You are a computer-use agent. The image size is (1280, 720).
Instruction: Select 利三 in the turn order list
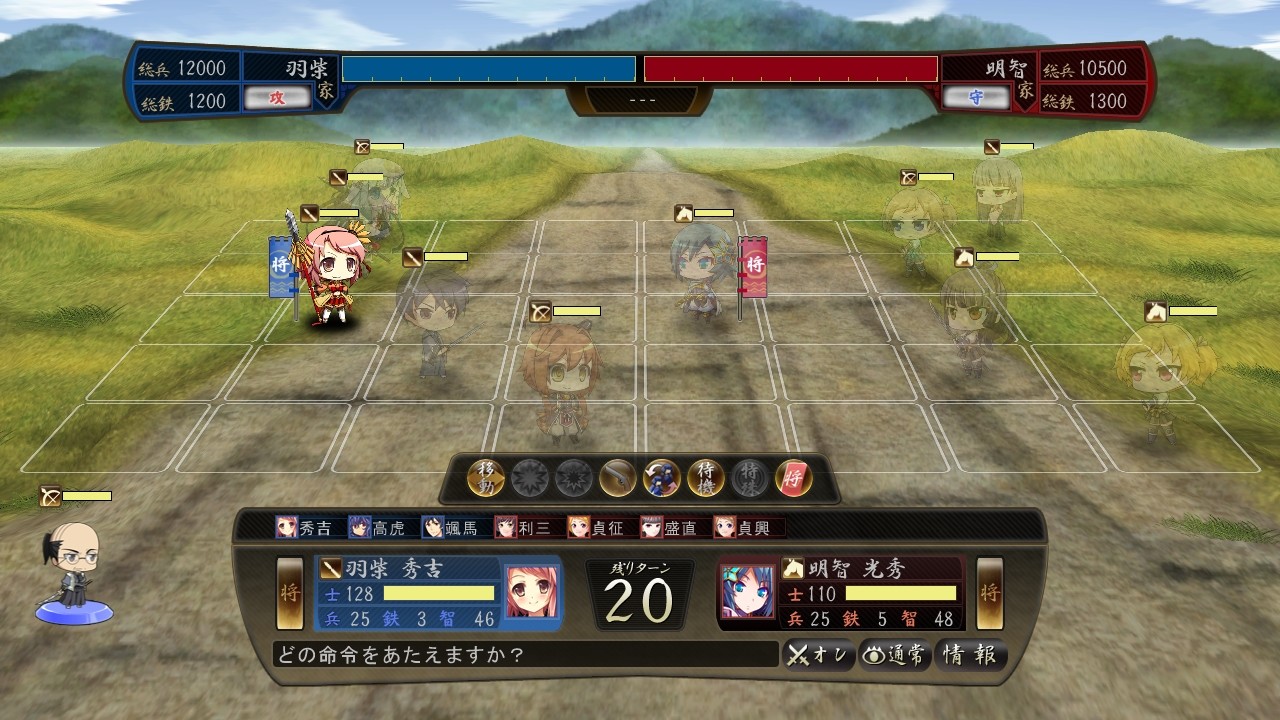(x=523, y=527)
